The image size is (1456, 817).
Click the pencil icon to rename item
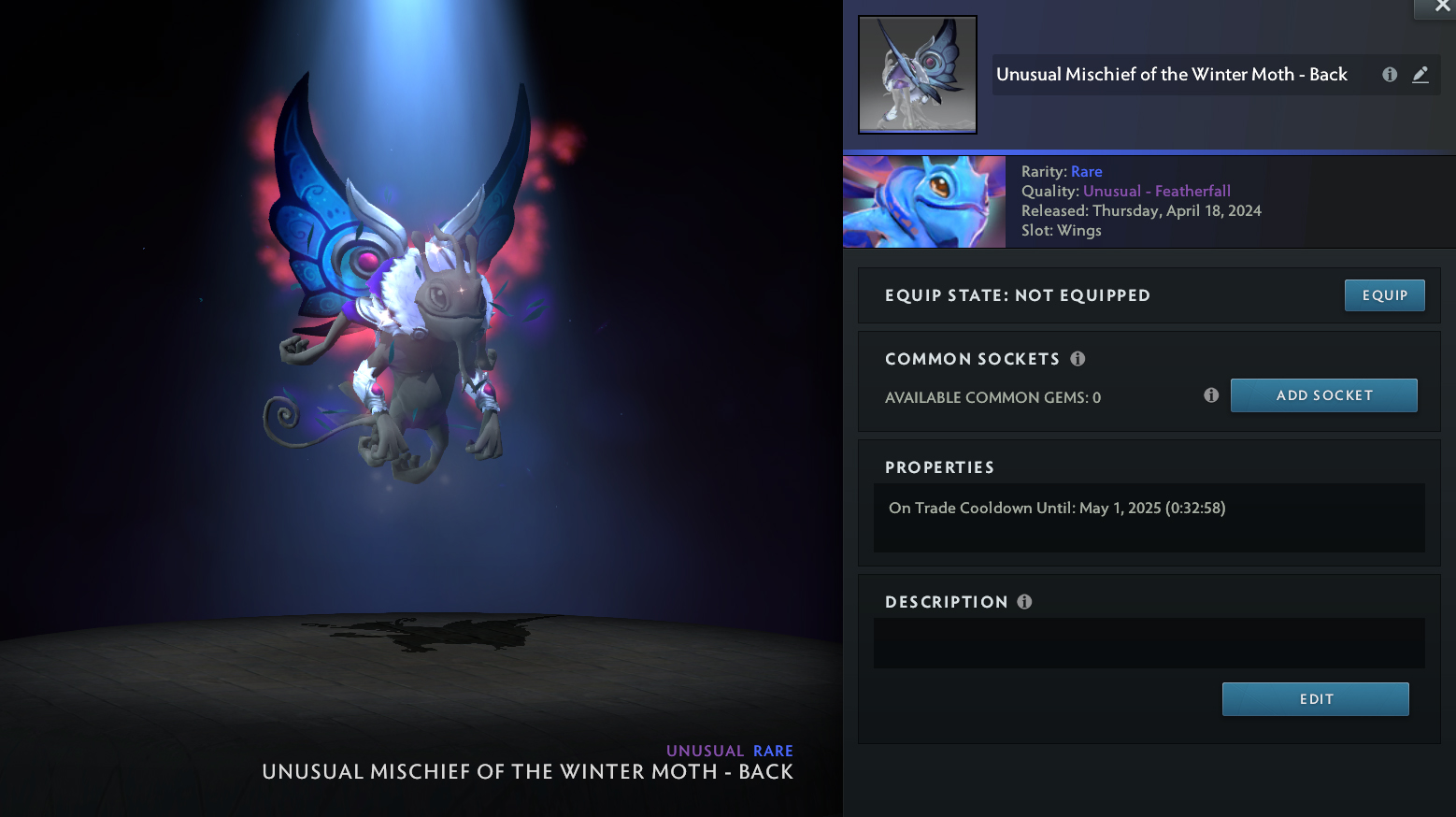(x=1420, y=75)
